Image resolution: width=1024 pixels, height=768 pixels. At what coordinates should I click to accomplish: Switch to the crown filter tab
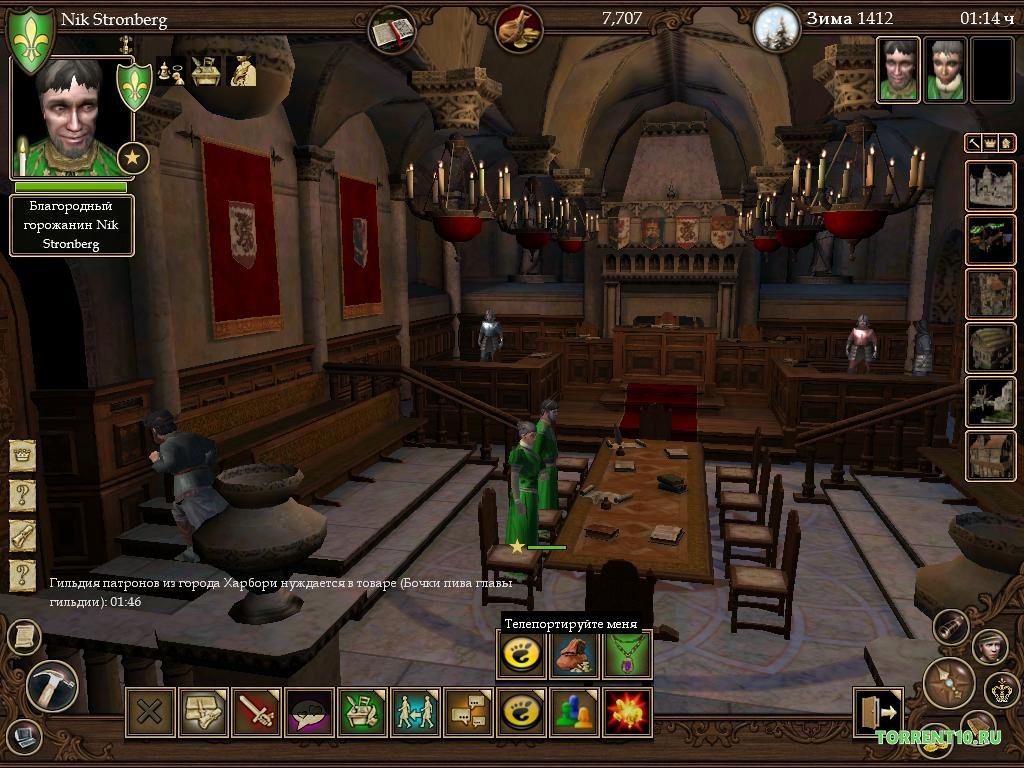point(990,143)
